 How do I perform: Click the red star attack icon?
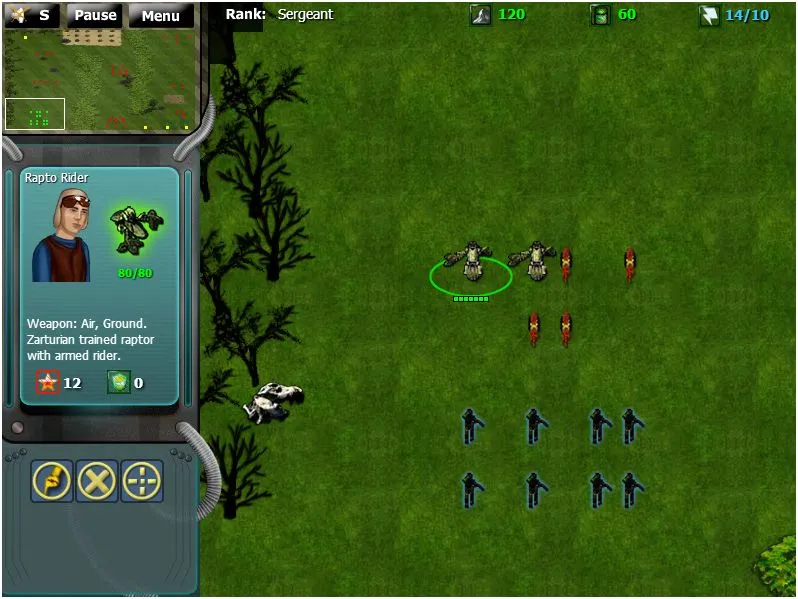coord(48,381)
